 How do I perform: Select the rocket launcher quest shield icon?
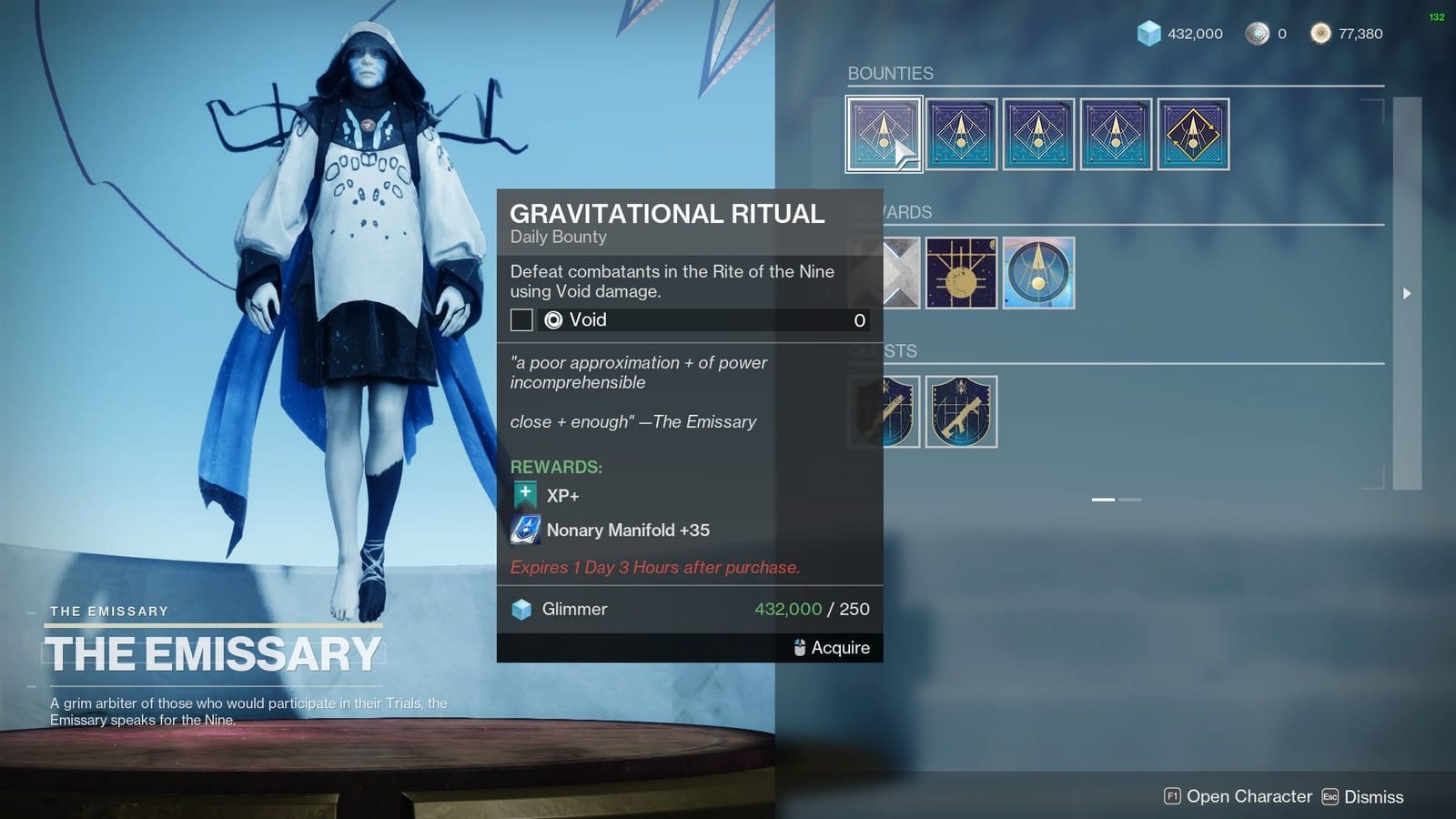(x=961, y=411)
